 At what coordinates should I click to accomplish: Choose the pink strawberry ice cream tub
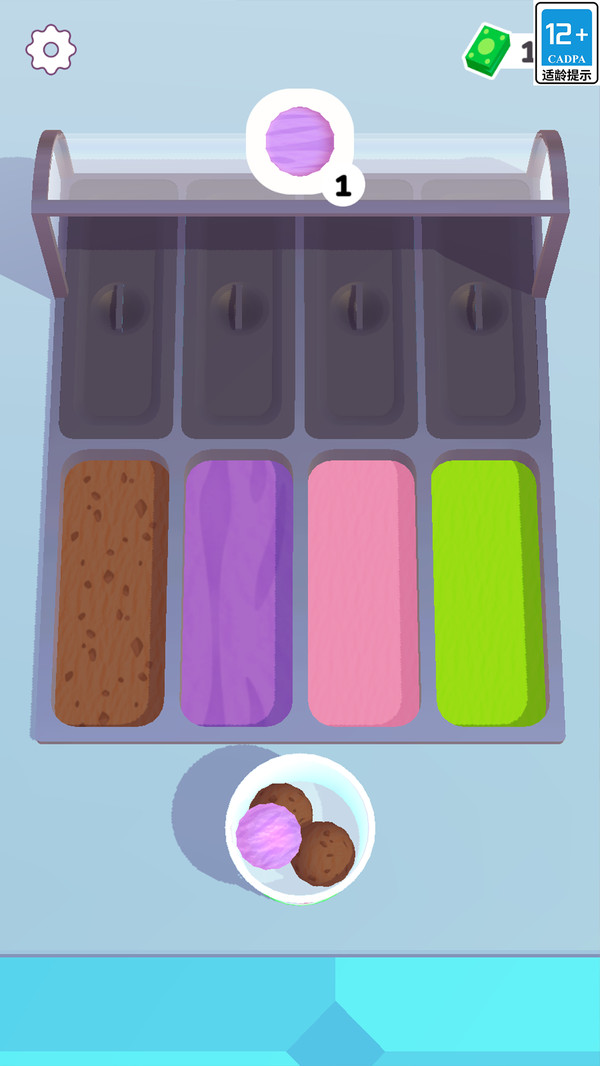pyautogui.click(x=362, y=592)
